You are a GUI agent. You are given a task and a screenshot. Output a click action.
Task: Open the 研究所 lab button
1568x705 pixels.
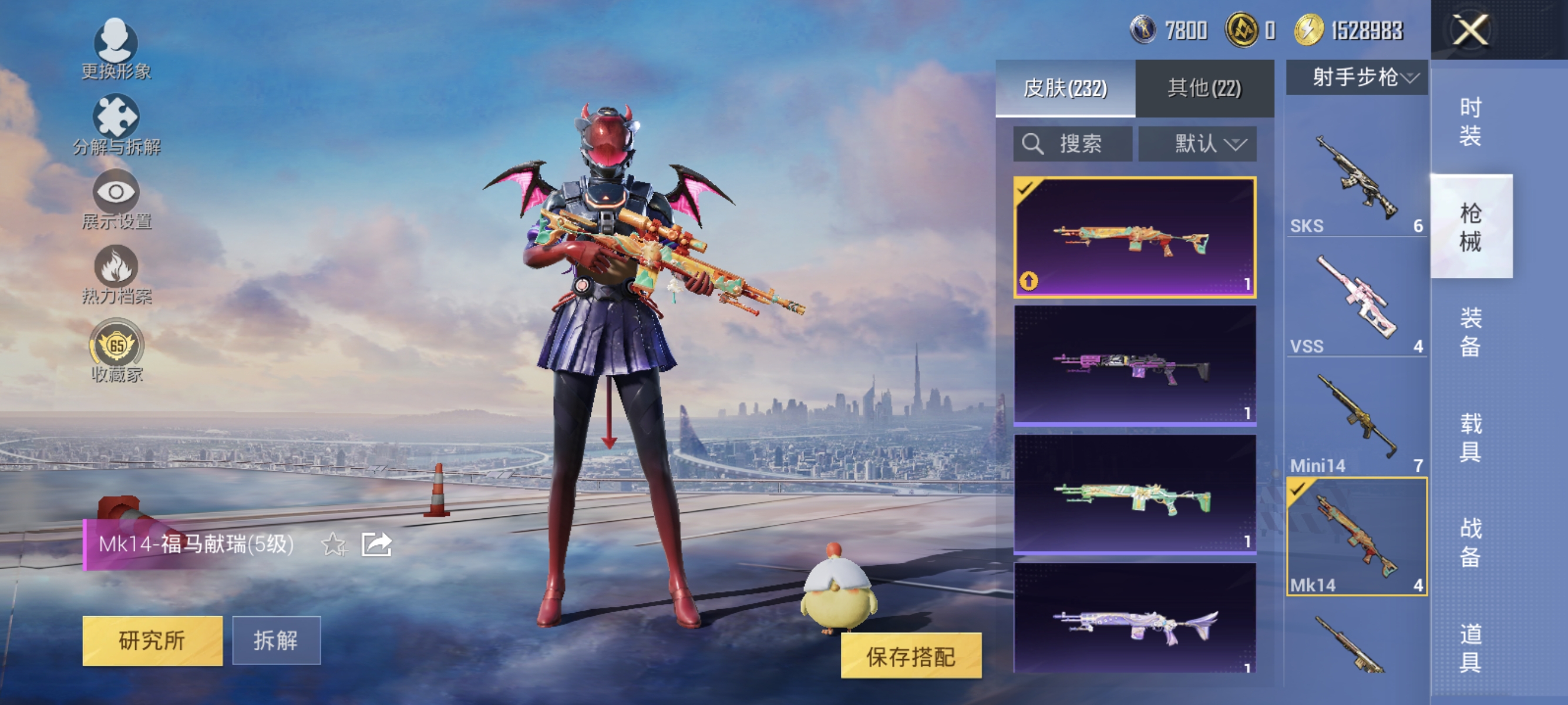pyautogui.click(x=152, y=641)
